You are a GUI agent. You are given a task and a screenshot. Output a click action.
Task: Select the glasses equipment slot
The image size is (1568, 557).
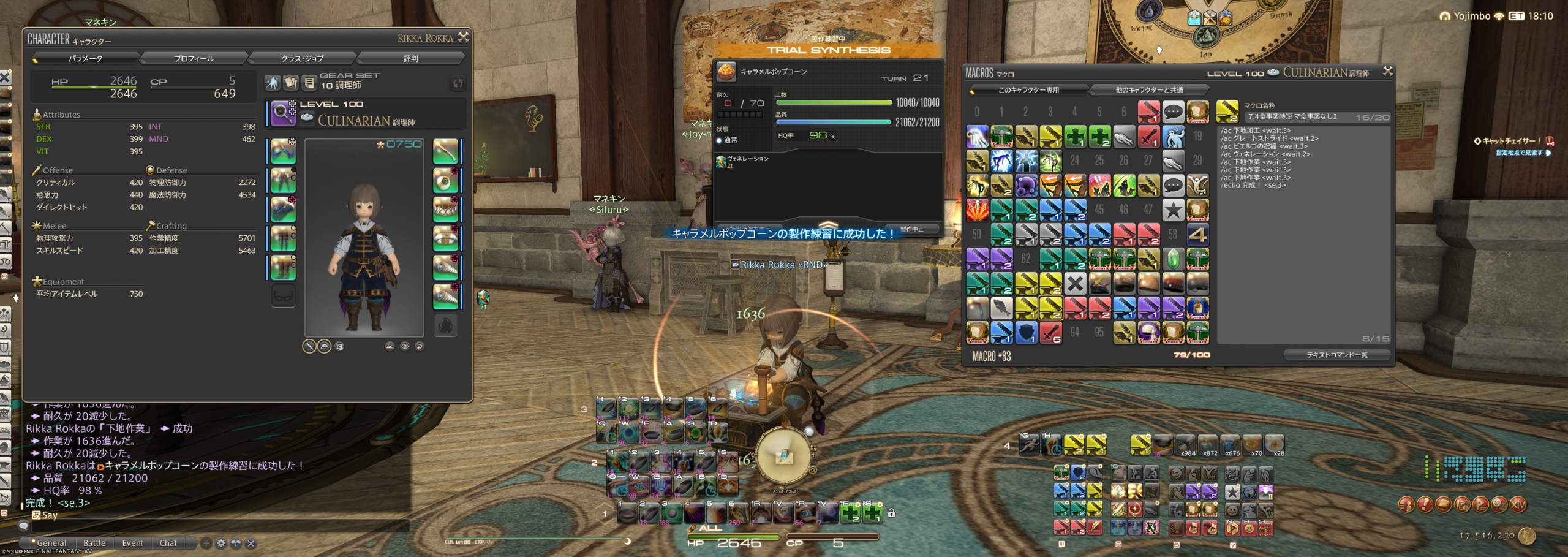click(x=284, y=296)
